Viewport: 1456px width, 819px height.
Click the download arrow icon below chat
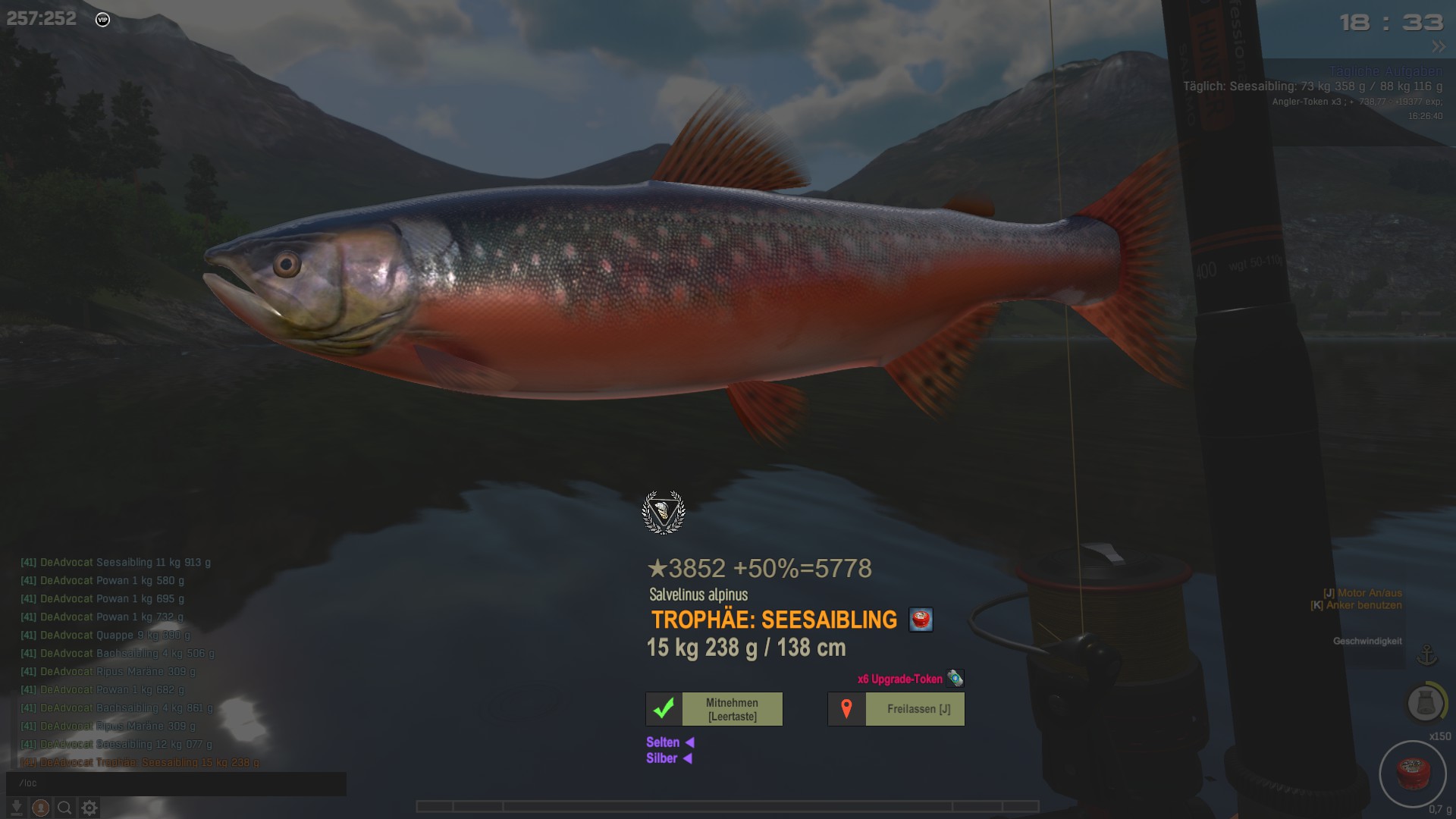(x=17, y=808)
